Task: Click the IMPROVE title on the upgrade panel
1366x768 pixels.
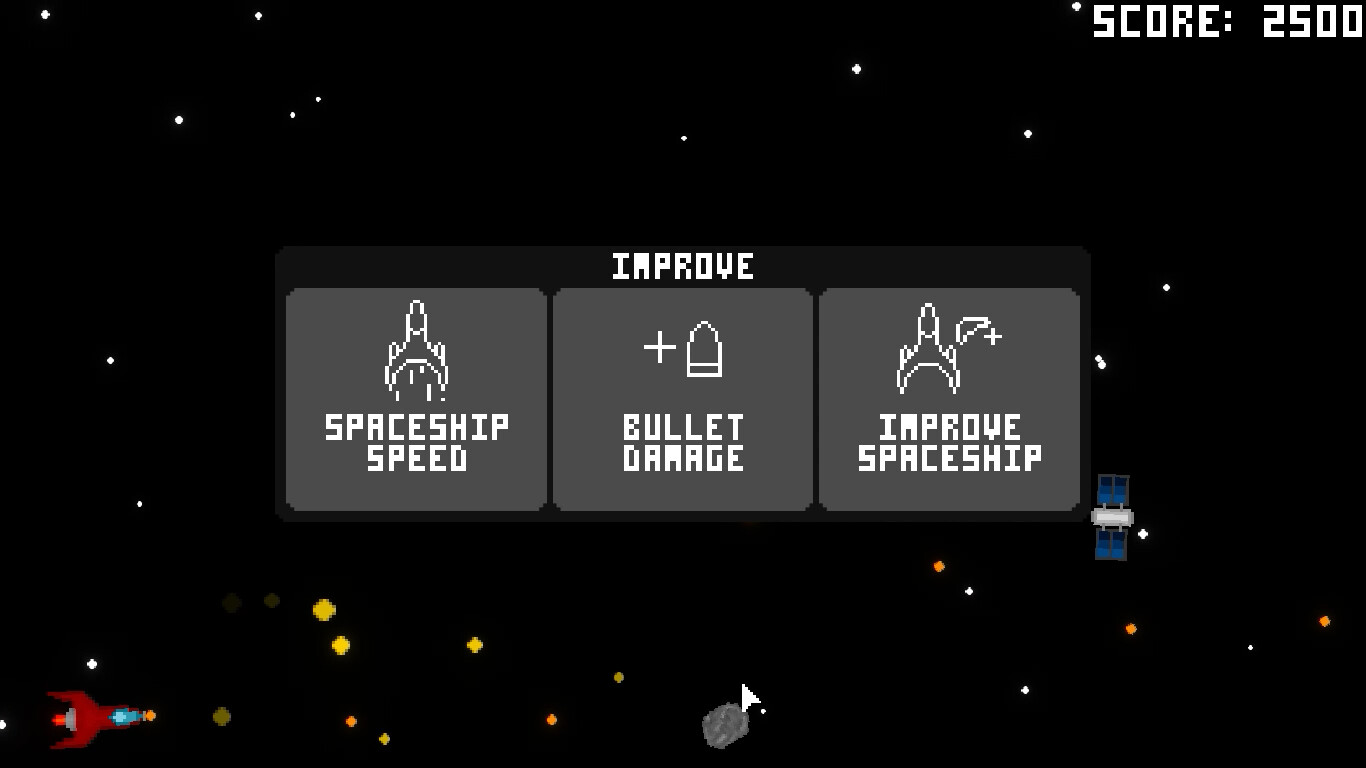Action: click(x=683, y=265)
